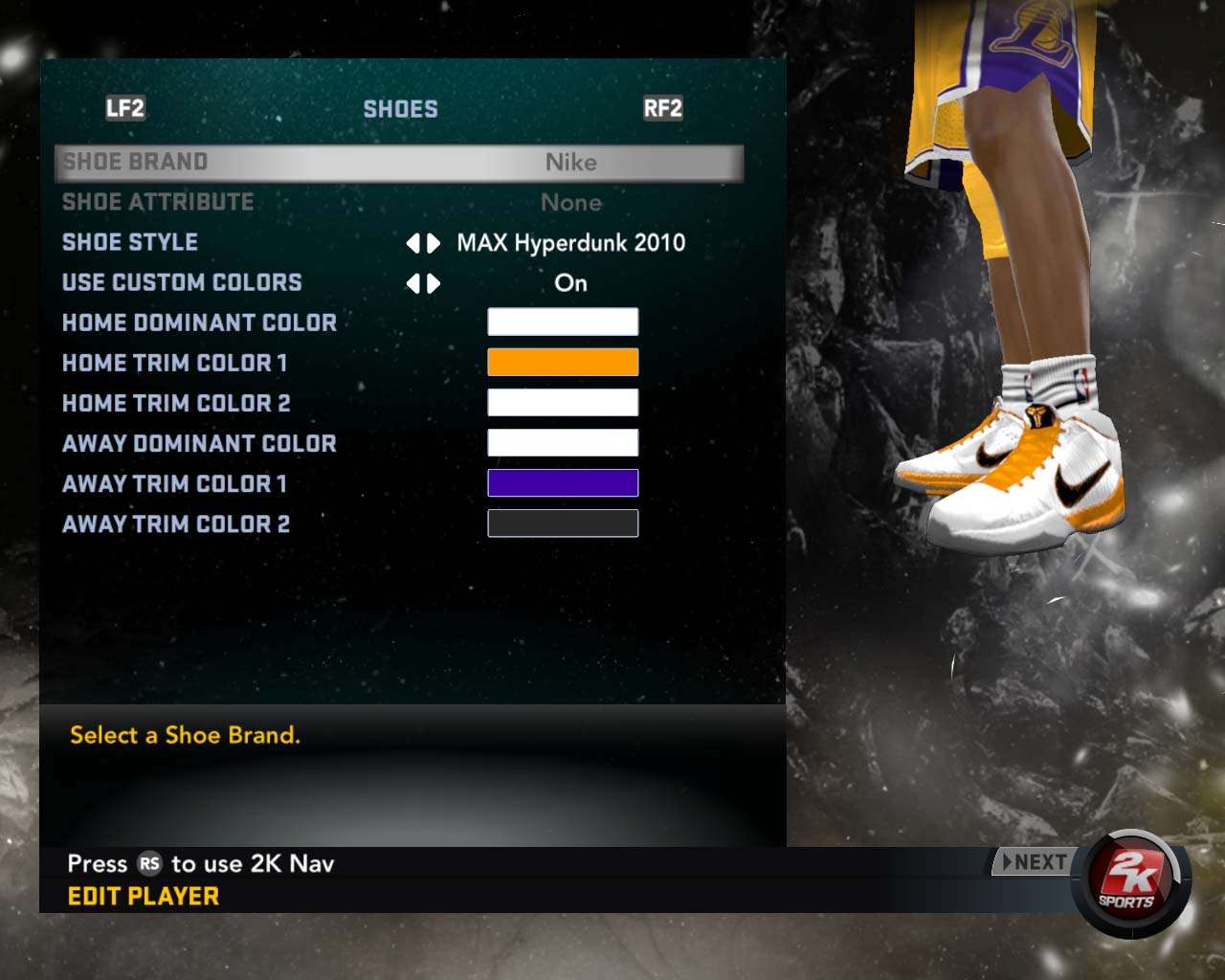Select the dark Away Trim Color 2 swatch
This screenshot has height=980, width=1225.
tap(563, 523)
